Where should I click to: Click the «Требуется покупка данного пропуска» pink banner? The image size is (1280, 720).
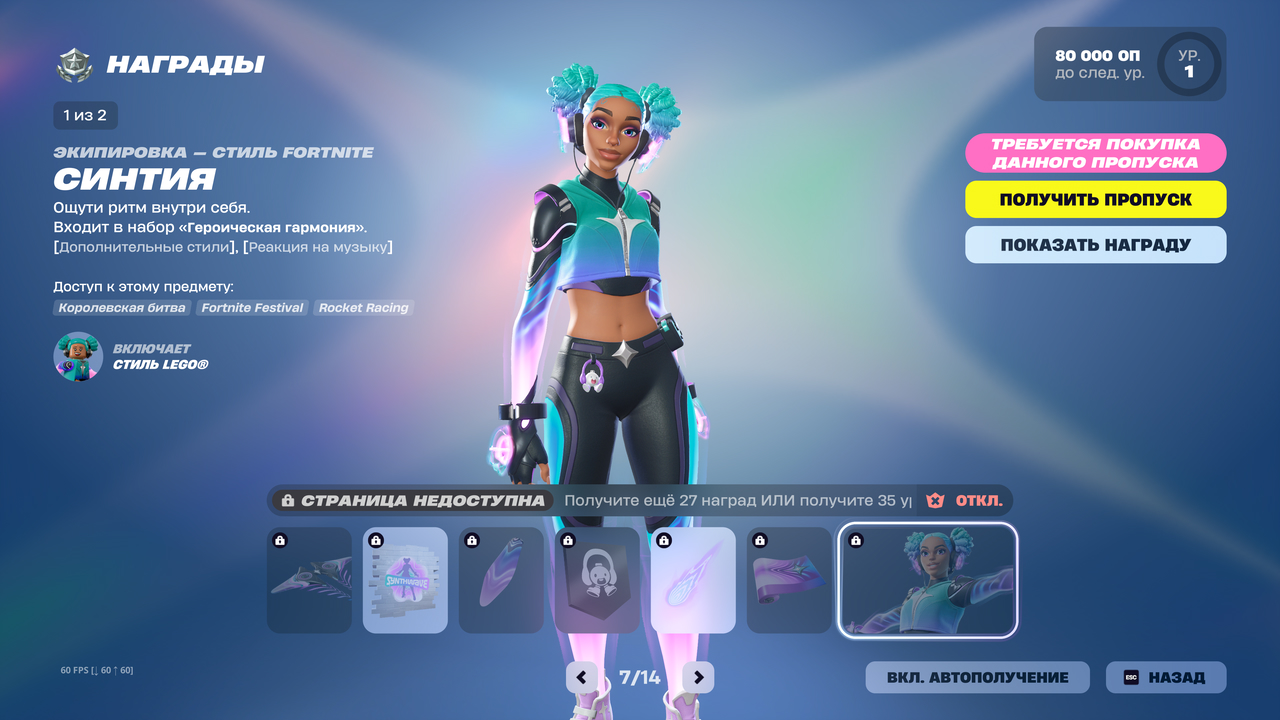[1095, 153]
